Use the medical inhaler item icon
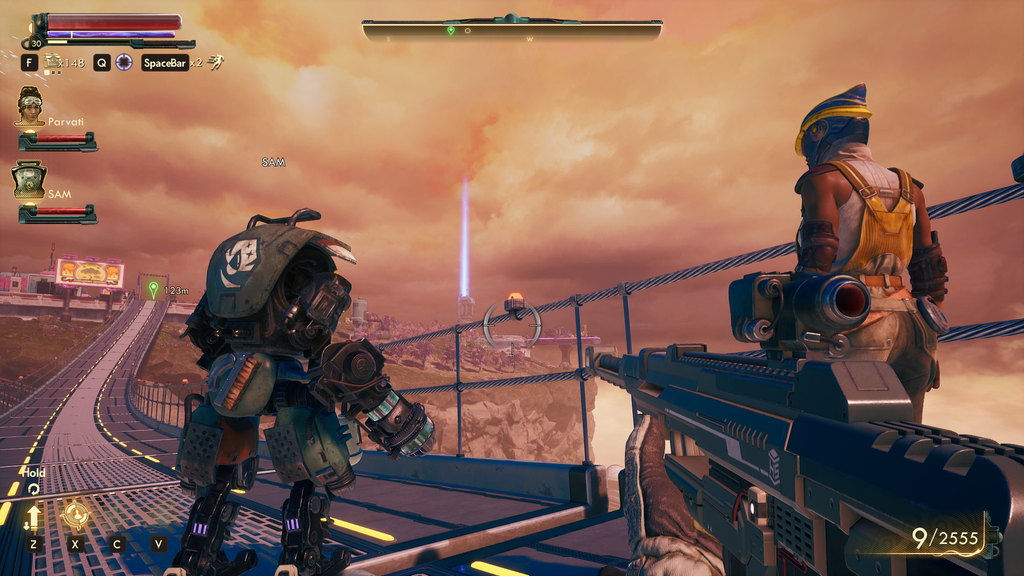This screenshot has height=576, width=1024. (x=53, y=62)
